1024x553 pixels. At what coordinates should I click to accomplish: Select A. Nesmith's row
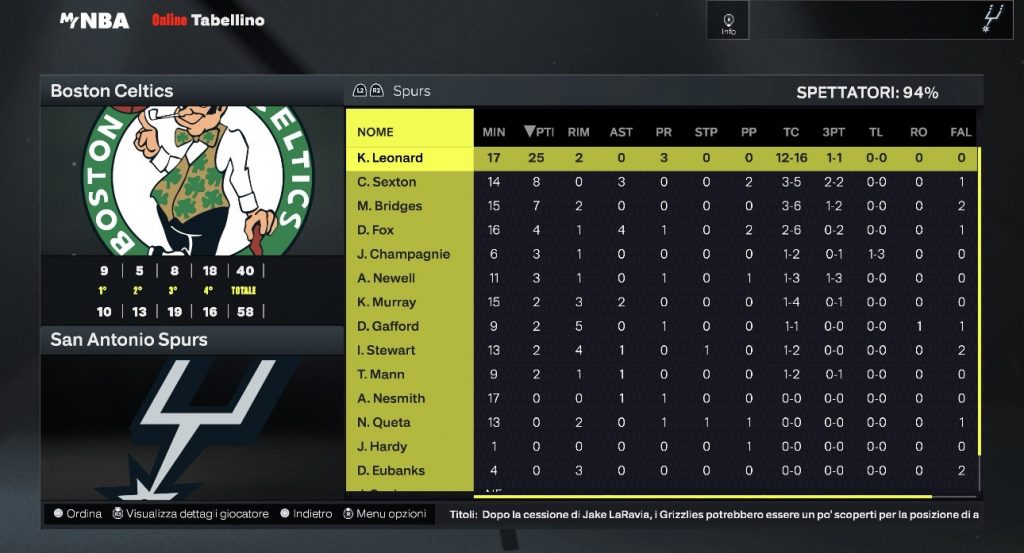[x=391, y=398]
